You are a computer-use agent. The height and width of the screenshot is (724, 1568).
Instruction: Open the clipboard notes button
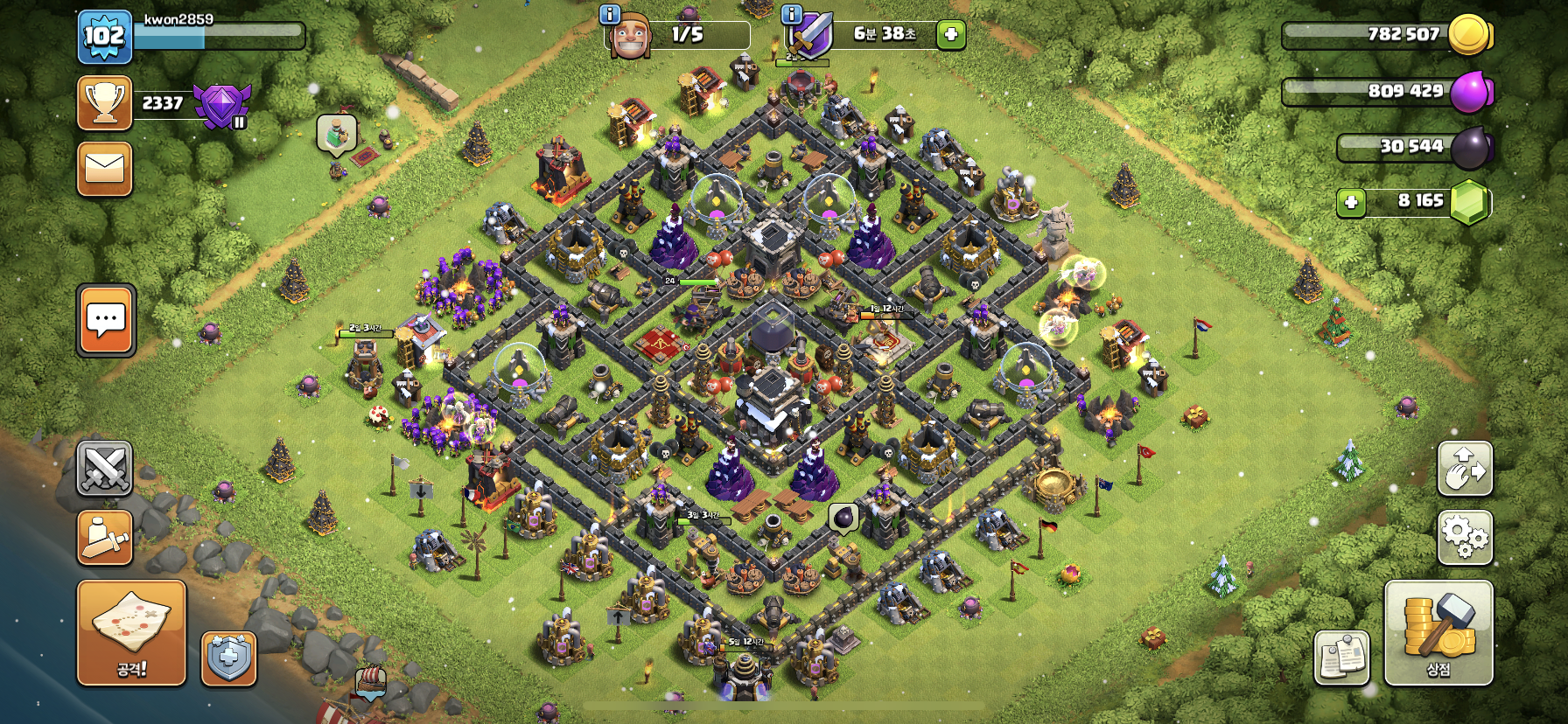[x=1341, y=658]
